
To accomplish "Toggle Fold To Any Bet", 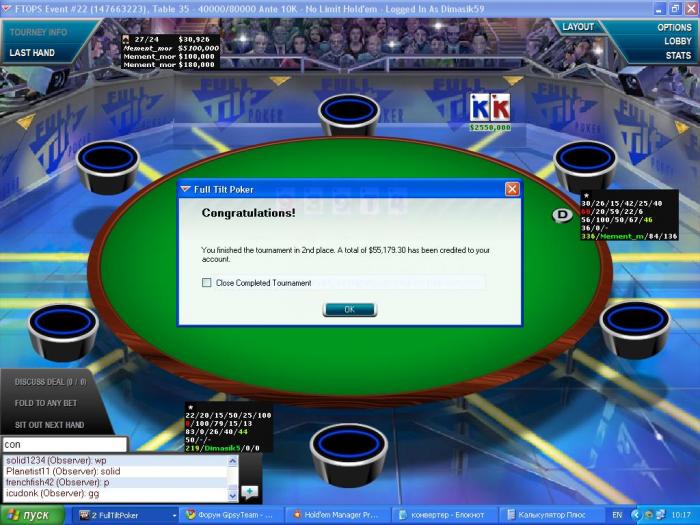I will pos(49,403).
